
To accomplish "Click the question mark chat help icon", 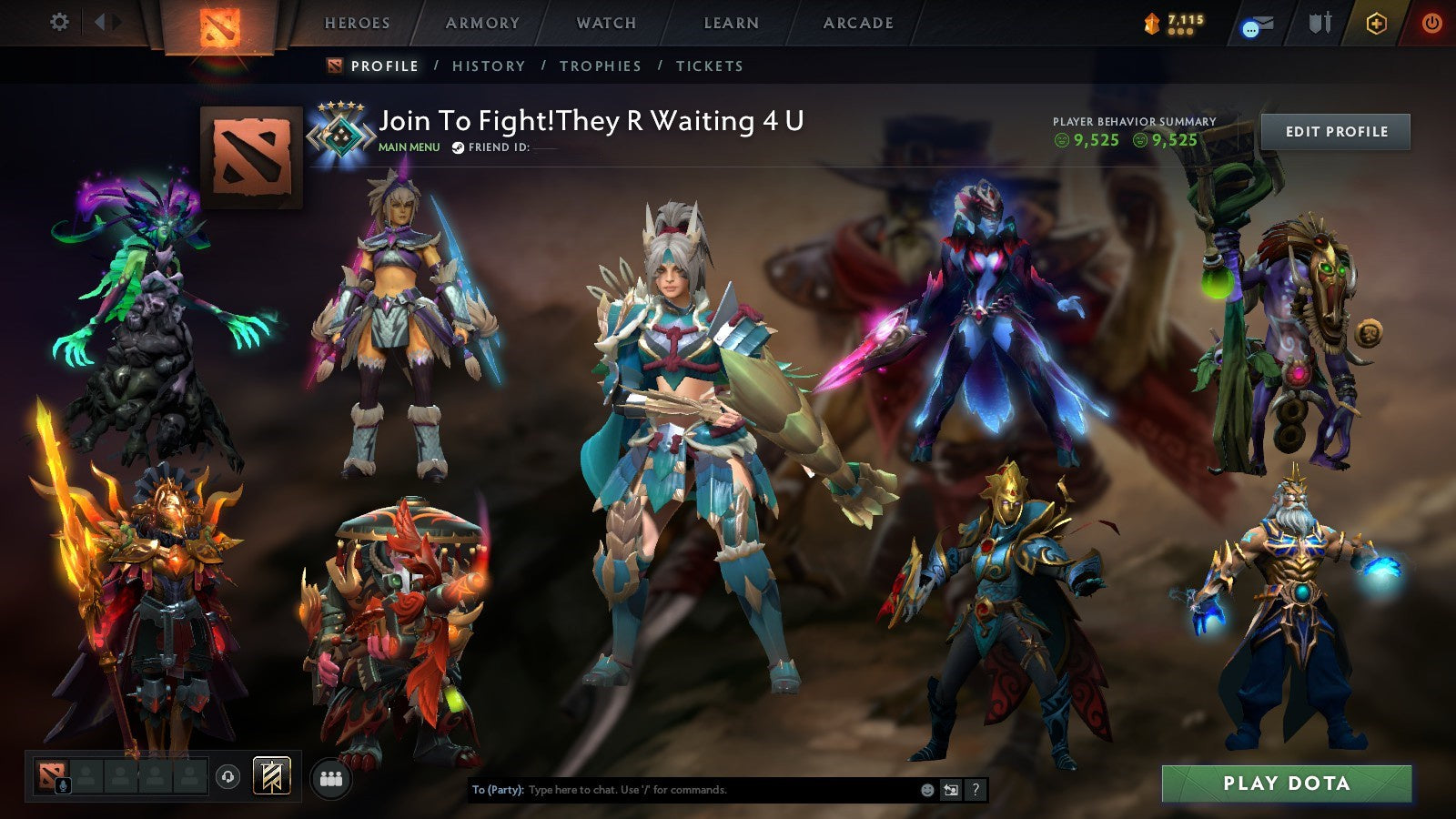I will pyautogui.click(x=974, y=791).
